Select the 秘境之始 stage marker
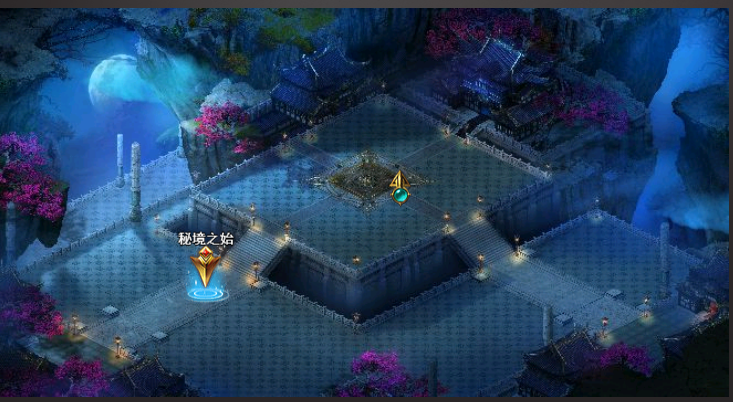Image resolution: width=733 pixels, height=402 pixels. (205, 272)
